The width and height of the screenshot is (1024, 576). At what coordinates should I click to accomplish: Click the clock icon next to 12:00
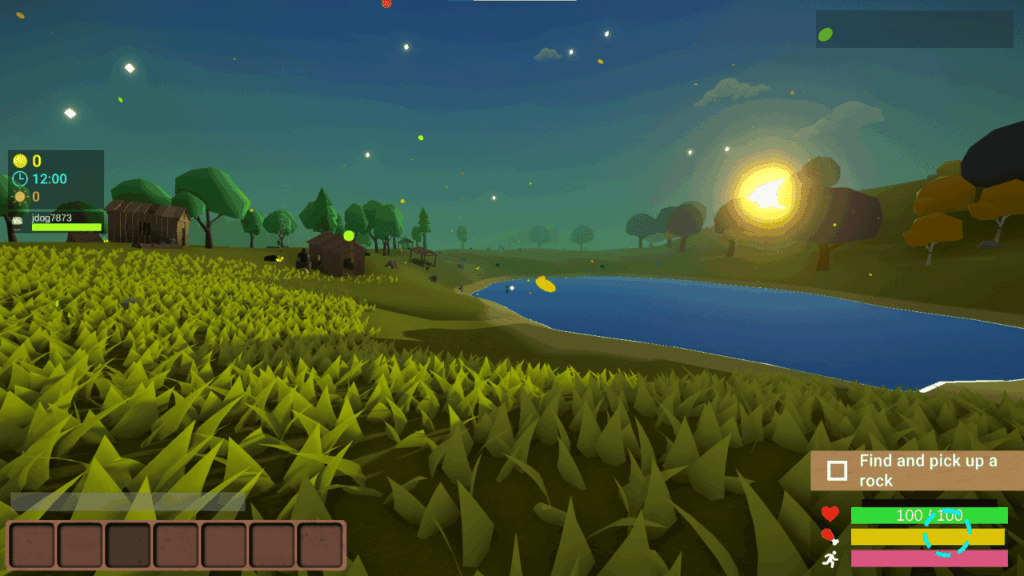coord(20,179)
